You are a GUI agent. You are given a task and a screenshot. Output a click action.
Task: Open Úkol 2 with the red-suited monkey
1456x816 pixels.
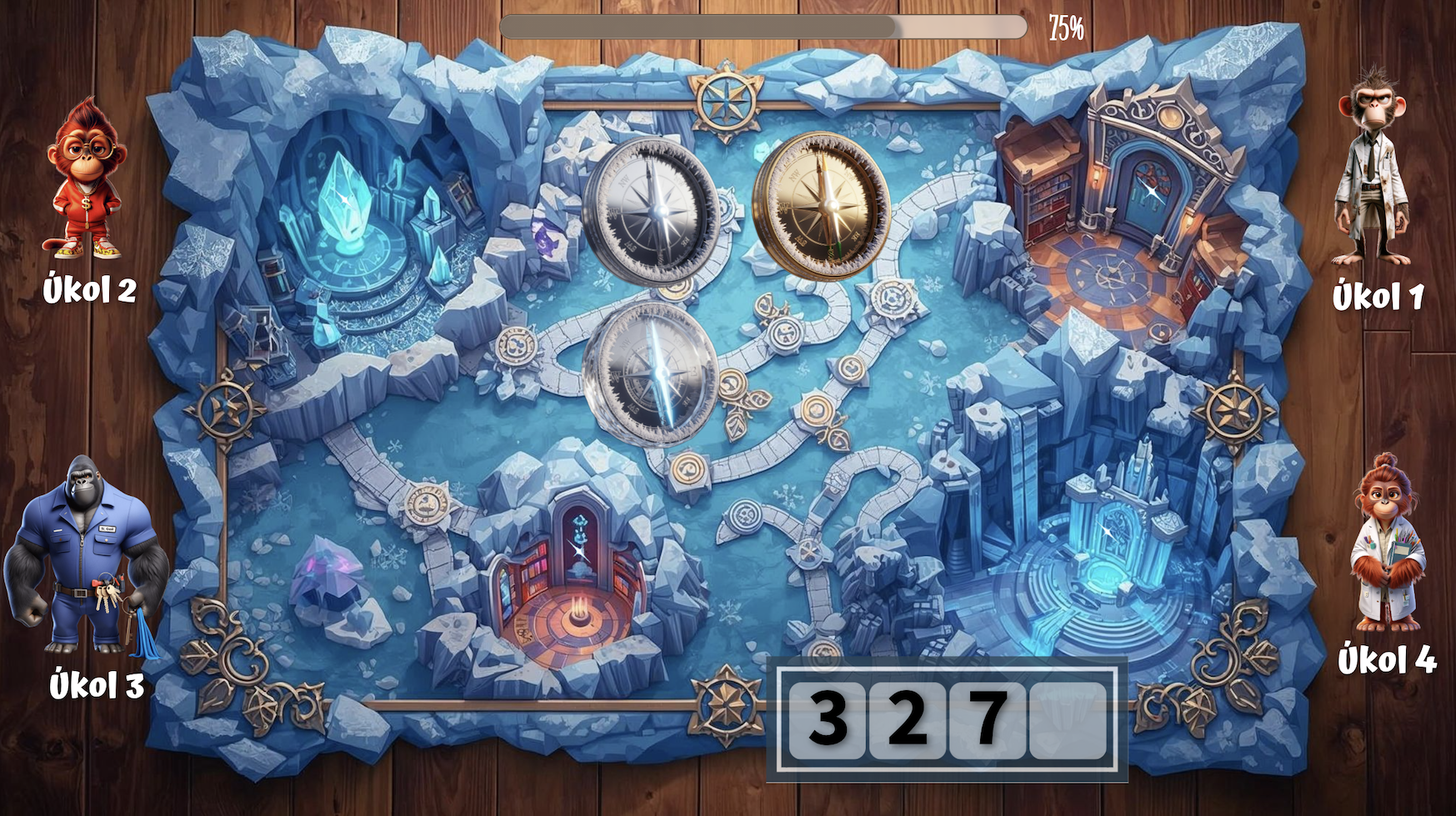tap(85, 179)
